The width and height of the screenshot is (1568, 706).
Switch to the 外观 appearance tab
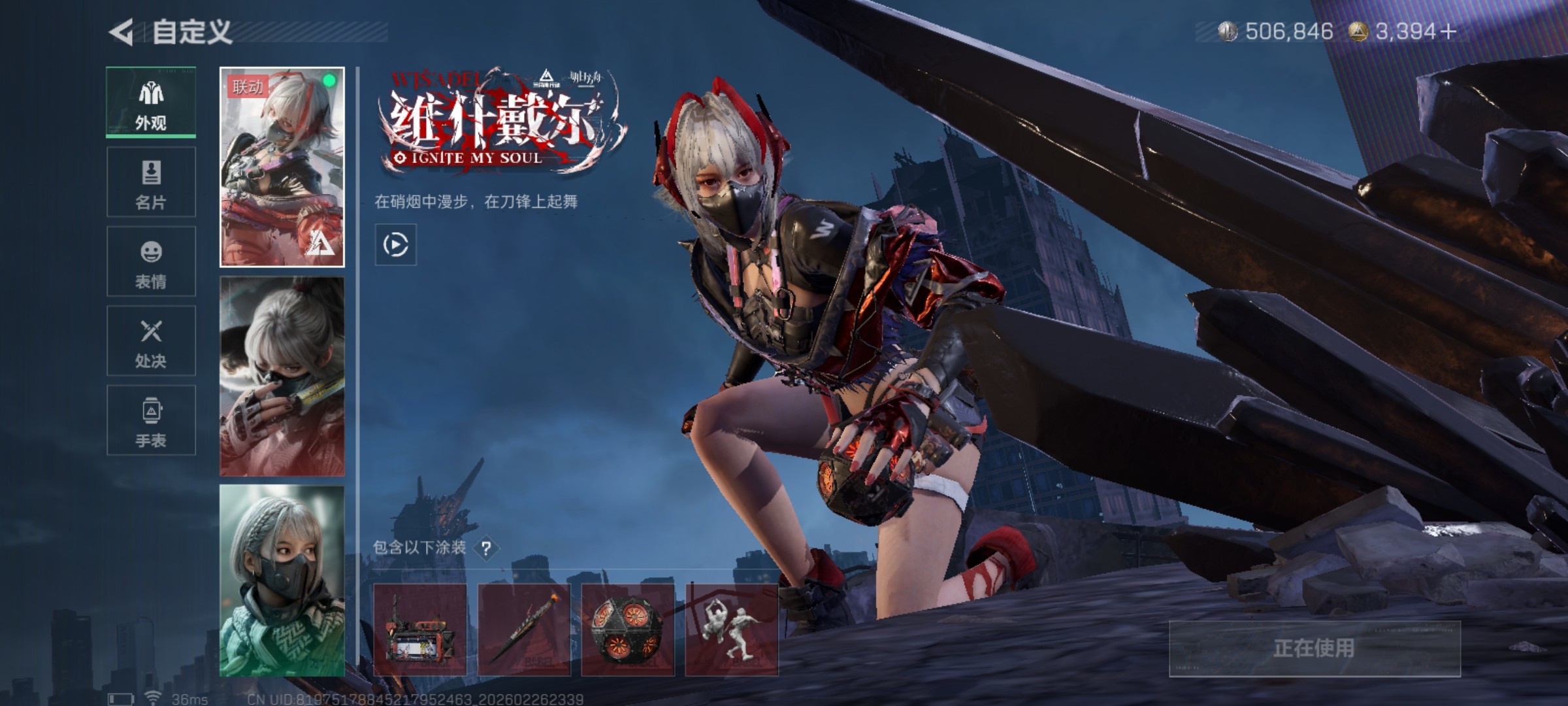pyautogui.click(x=151, y=103)
